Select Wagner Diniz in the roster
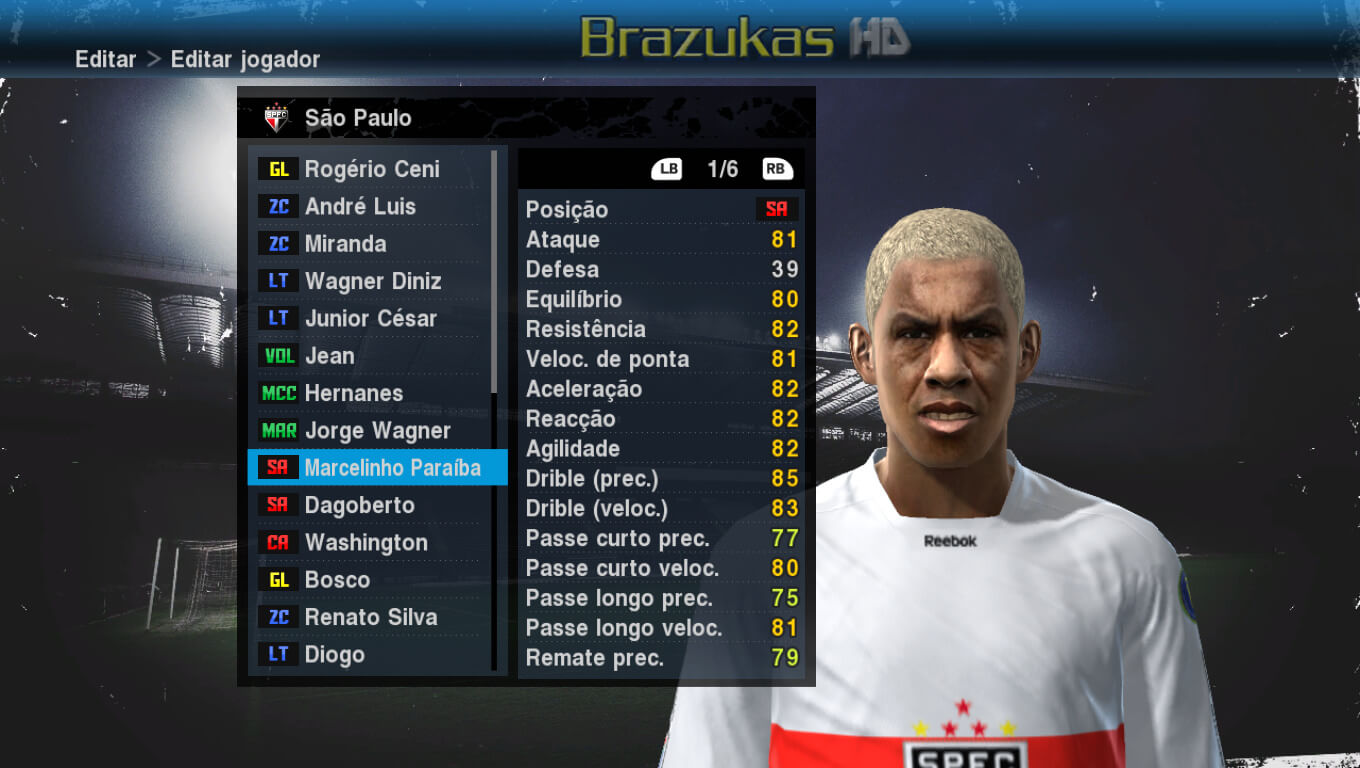This screenshot has width=1360, height=768. click(372, 281)
